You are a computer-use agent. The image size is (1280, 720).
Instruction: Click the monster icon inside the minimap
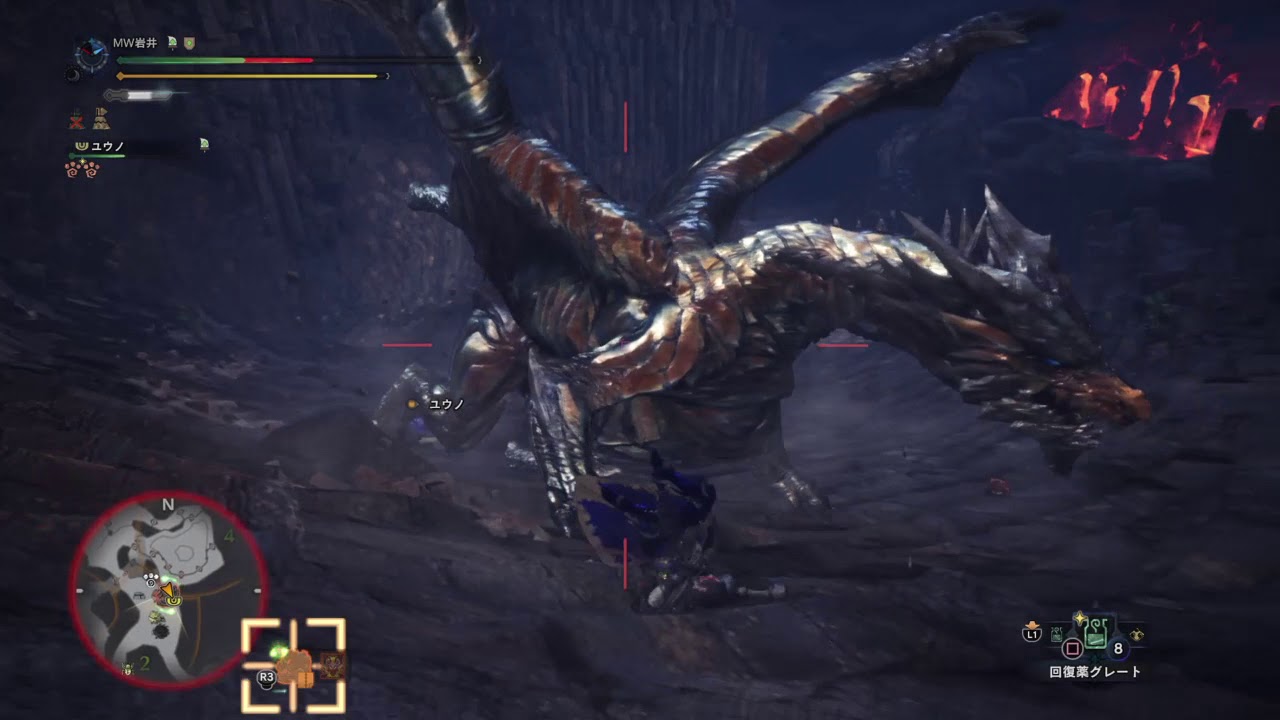pyautogui.click(x=159, y=595)
